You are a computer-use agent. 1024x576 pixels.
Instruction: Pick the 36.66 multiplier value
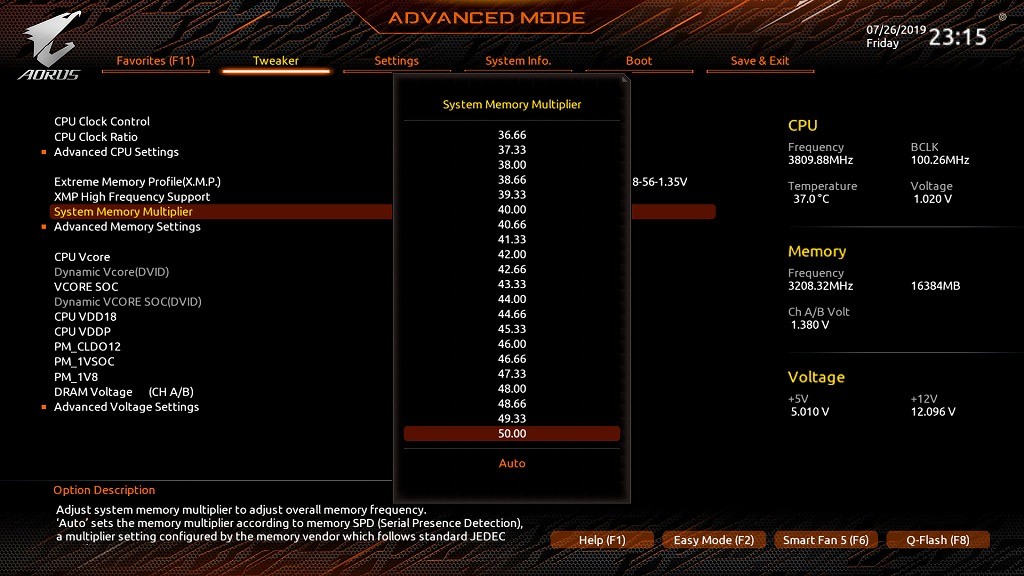pos(511,135)
